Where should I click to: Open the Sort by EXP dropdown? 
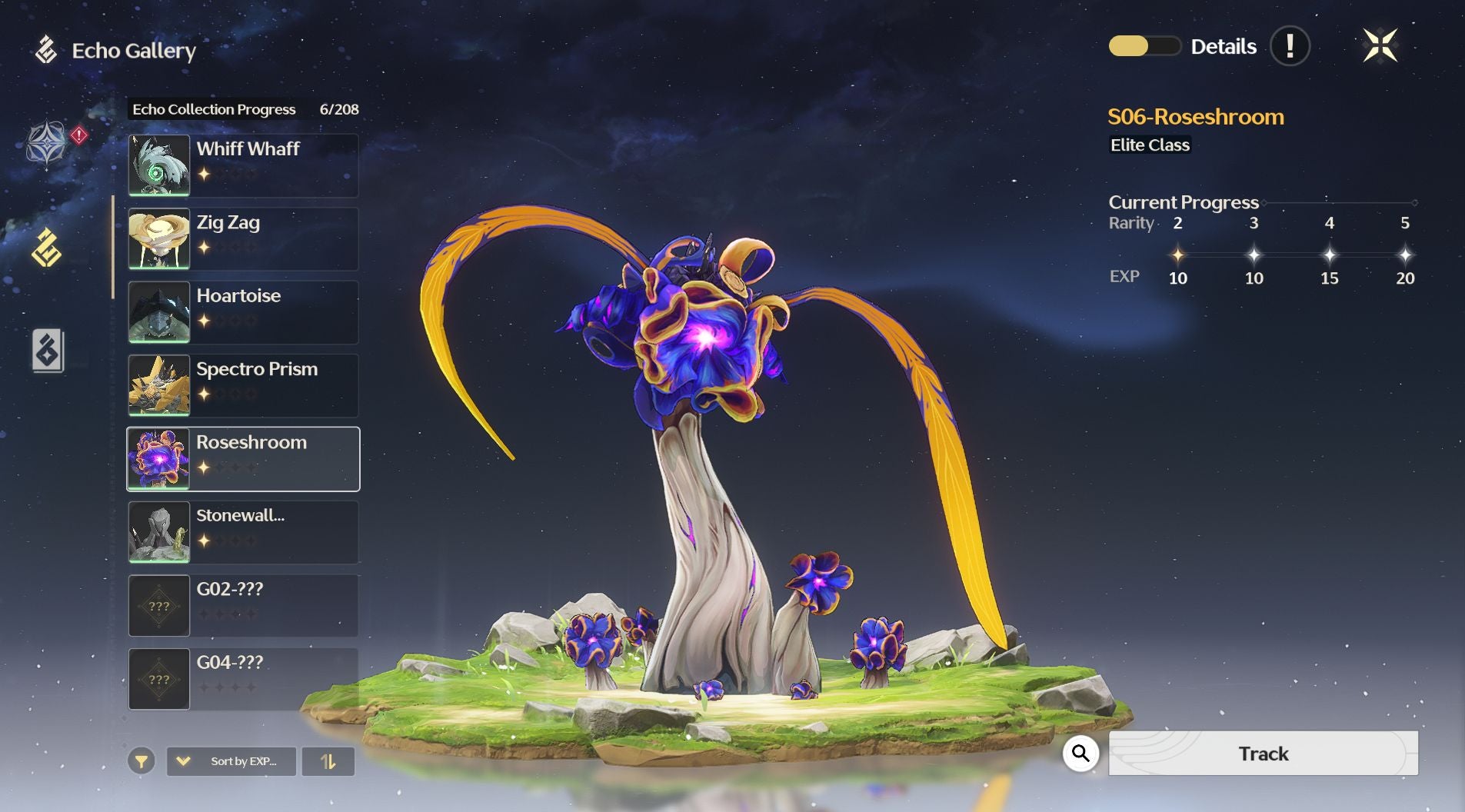coord(231,761)
